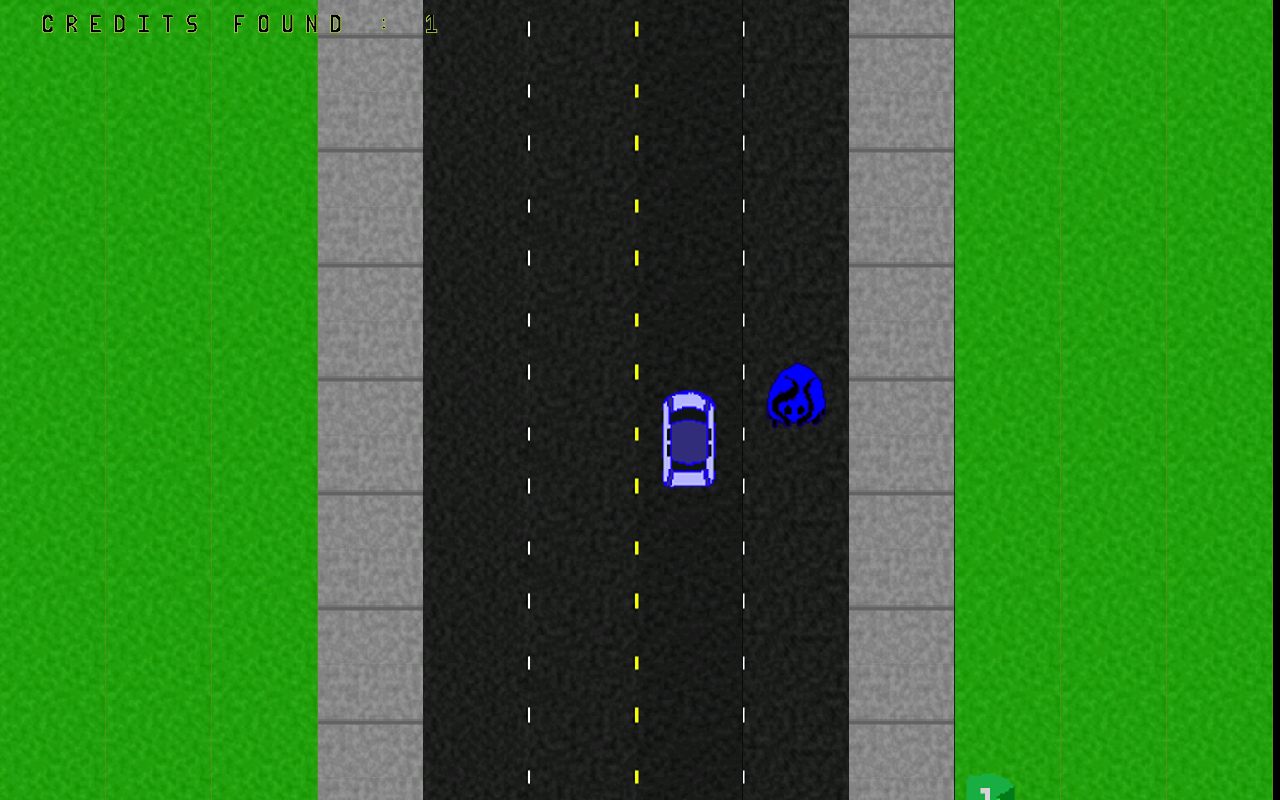The height and width of the screenshot is (800, 1280).
Task: Click the white digit on the green cube
Action: click(x=985, y=795)
